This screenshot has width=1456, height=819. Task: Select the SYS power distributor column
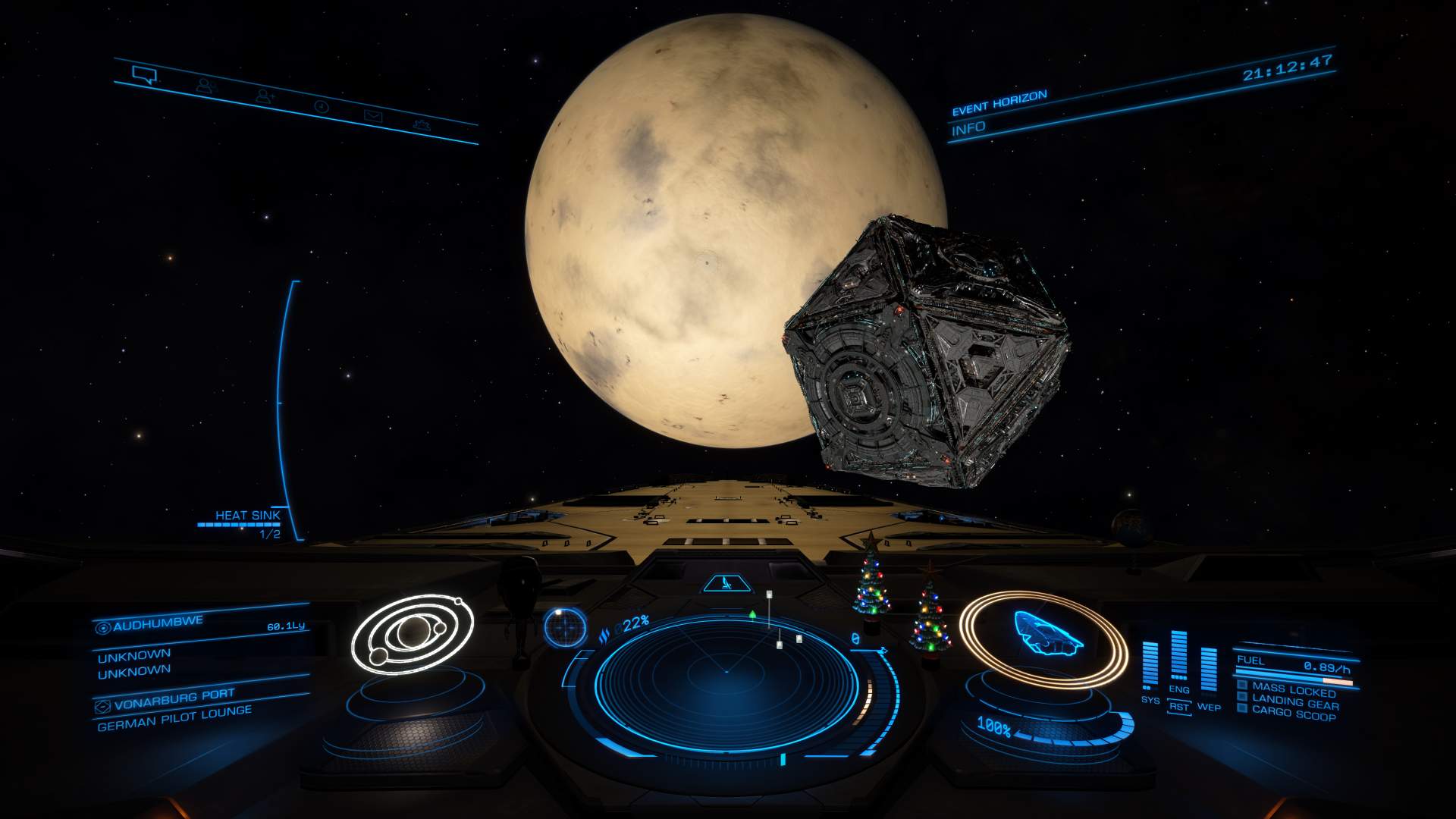coord(1150,667)
